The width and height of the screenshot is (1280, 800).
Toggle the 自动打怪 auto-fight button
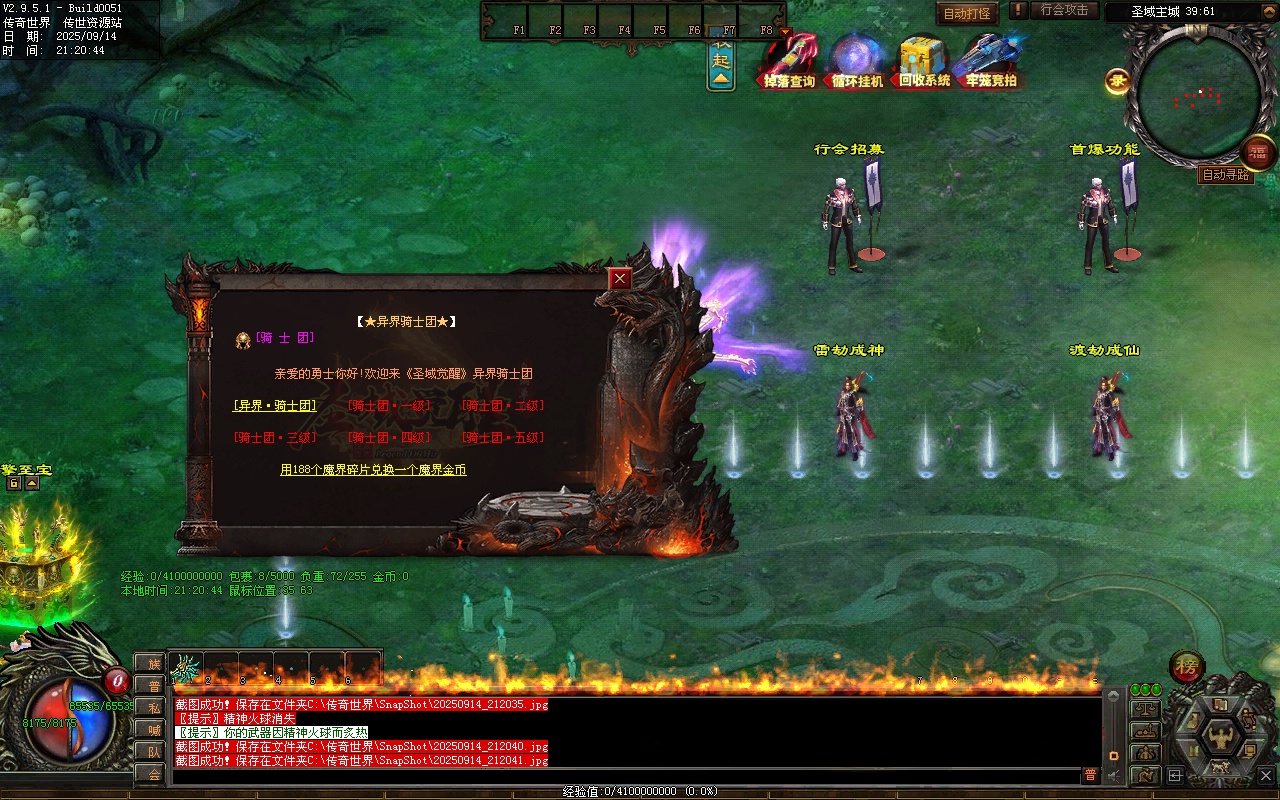tap(967, 14)
